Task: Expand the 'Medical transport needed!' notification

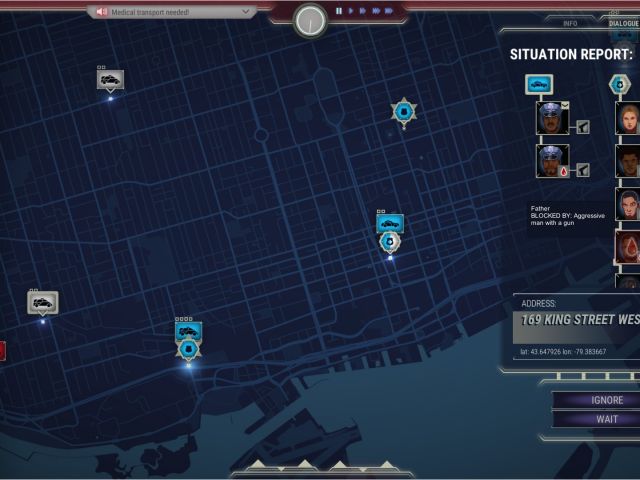Action: tap(171, 12)
